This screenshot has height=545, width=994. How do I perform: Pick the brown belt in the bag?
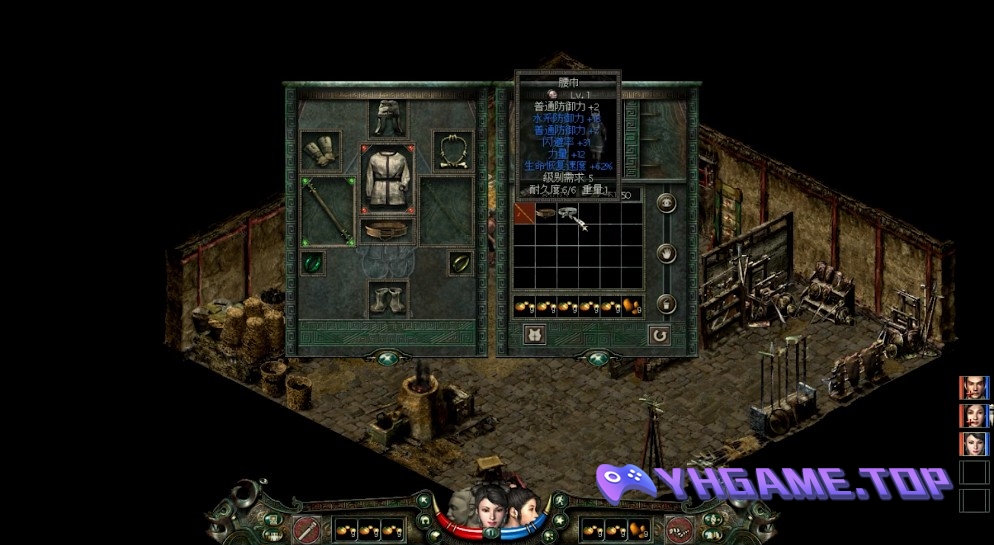tap(546, 213)
